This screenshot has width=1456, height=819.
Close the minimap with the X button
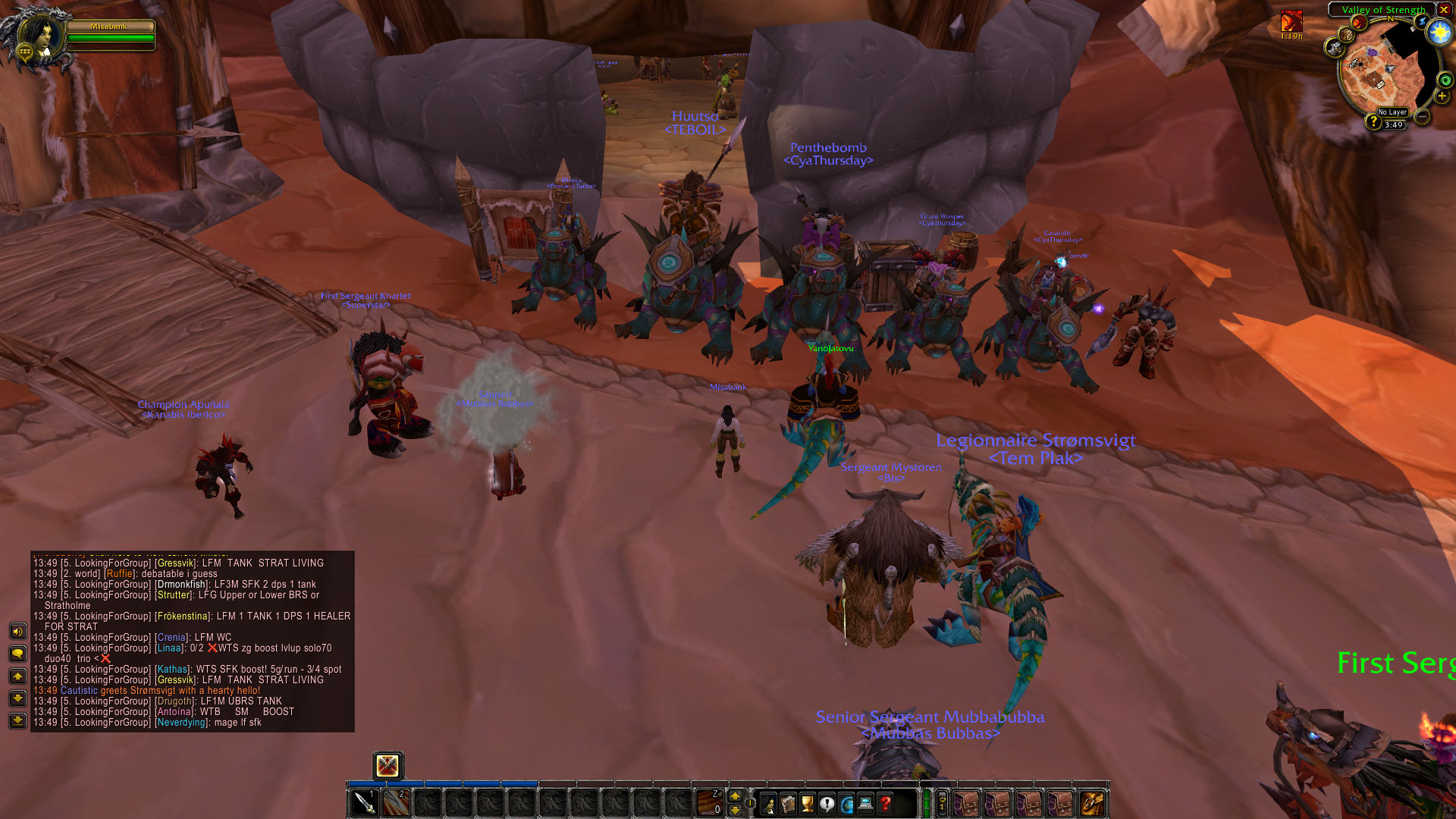click(x=1444, y=10)
